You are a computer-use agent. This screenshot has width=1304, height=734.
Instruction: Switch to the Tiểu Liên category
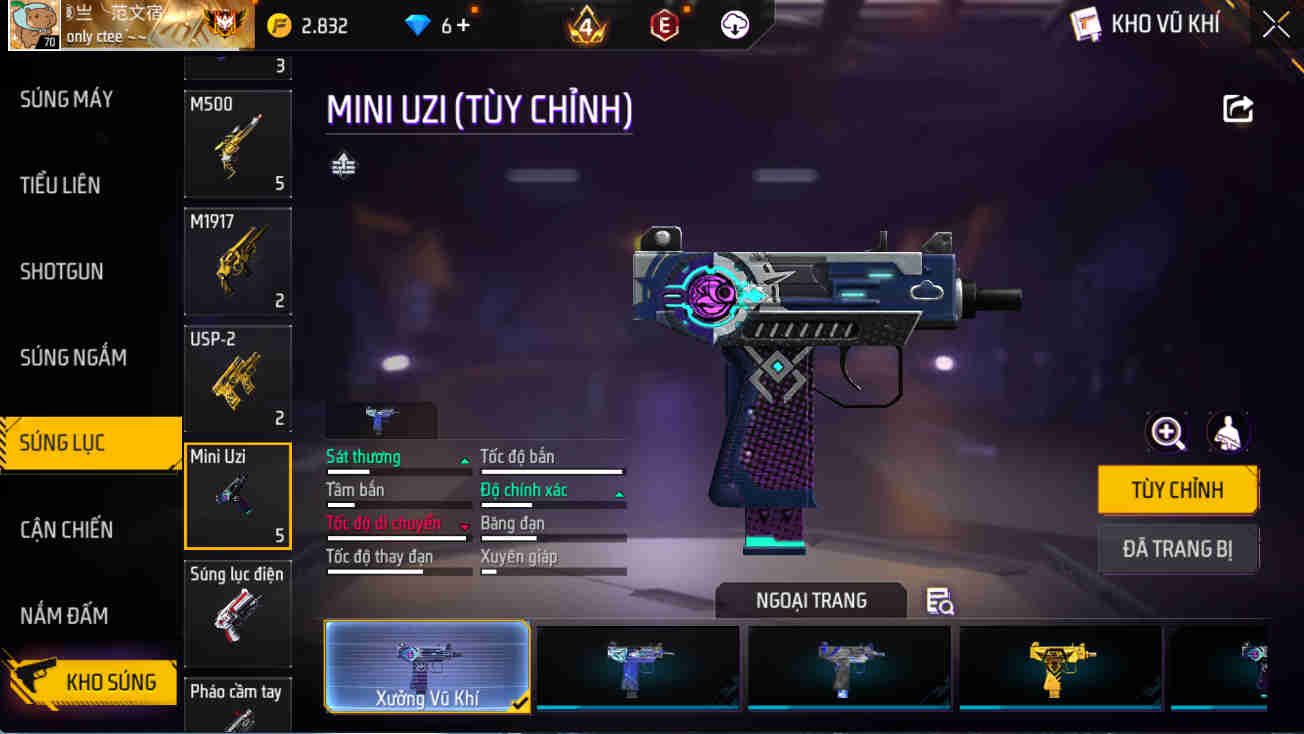click(60, 185)
